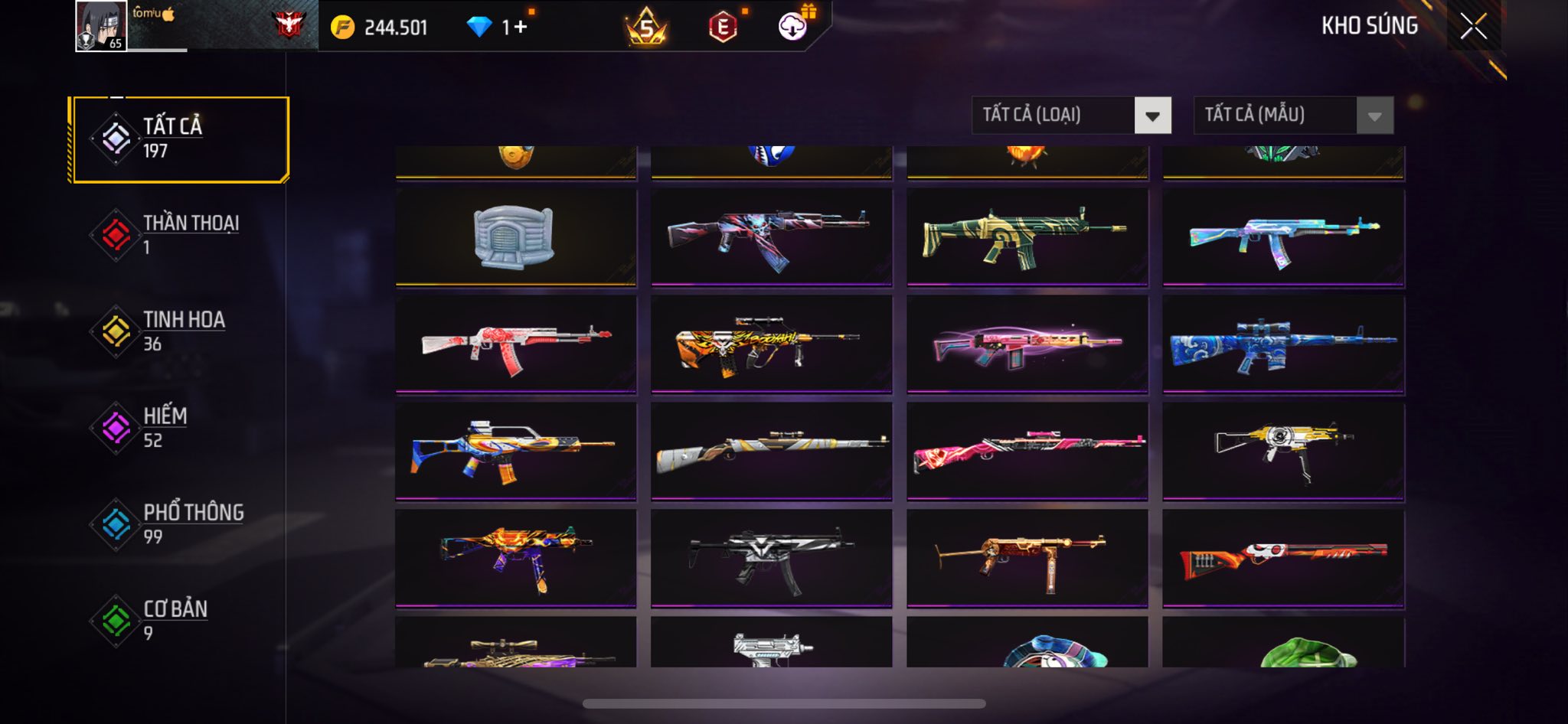This screenshot has height=724, width=1568.
Task: Switch to the Thần Thoại tab
Action: [x=179, y=235]
